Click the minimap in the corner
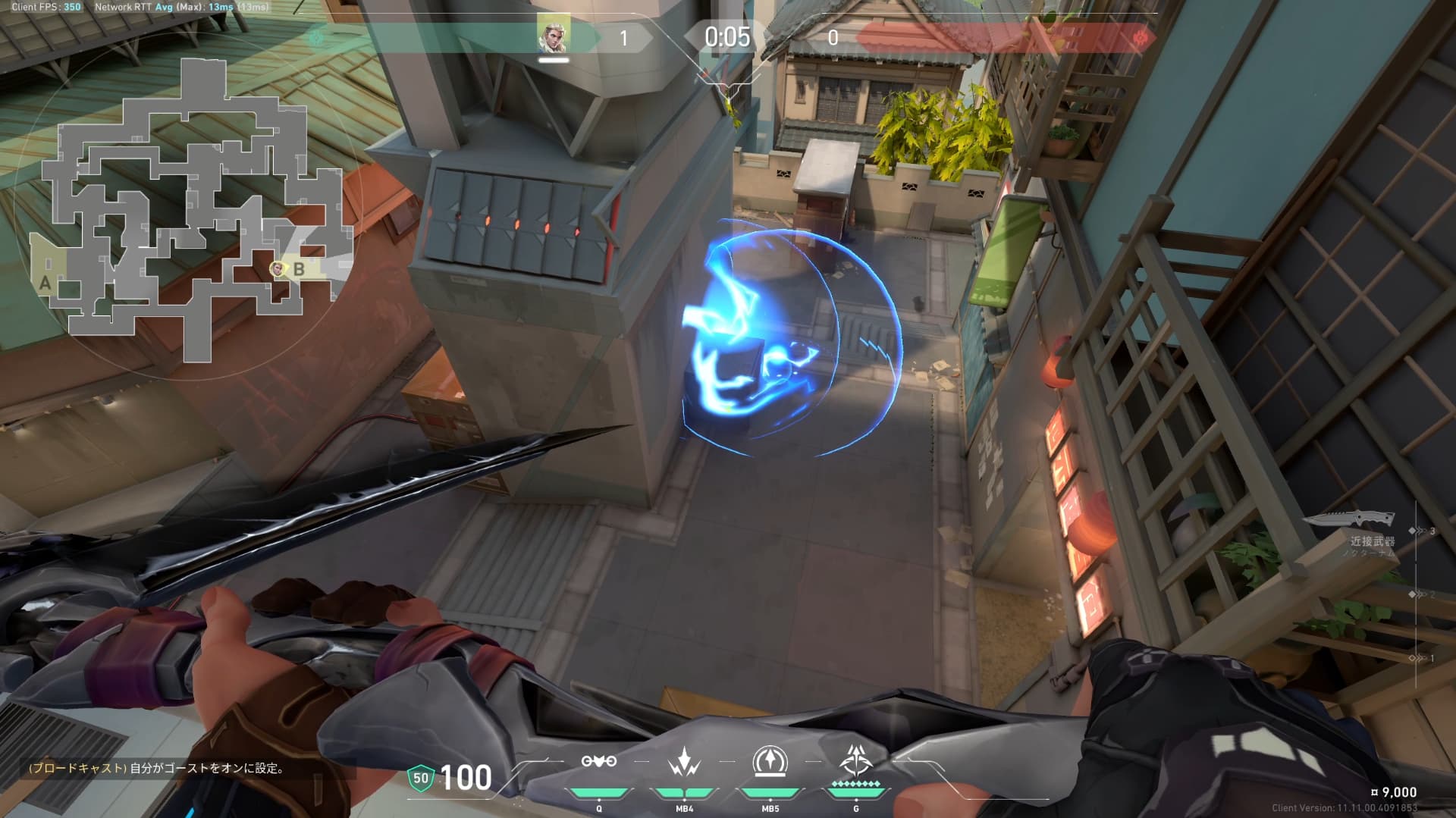1456x818 pixels. click(x=190, y=205)
